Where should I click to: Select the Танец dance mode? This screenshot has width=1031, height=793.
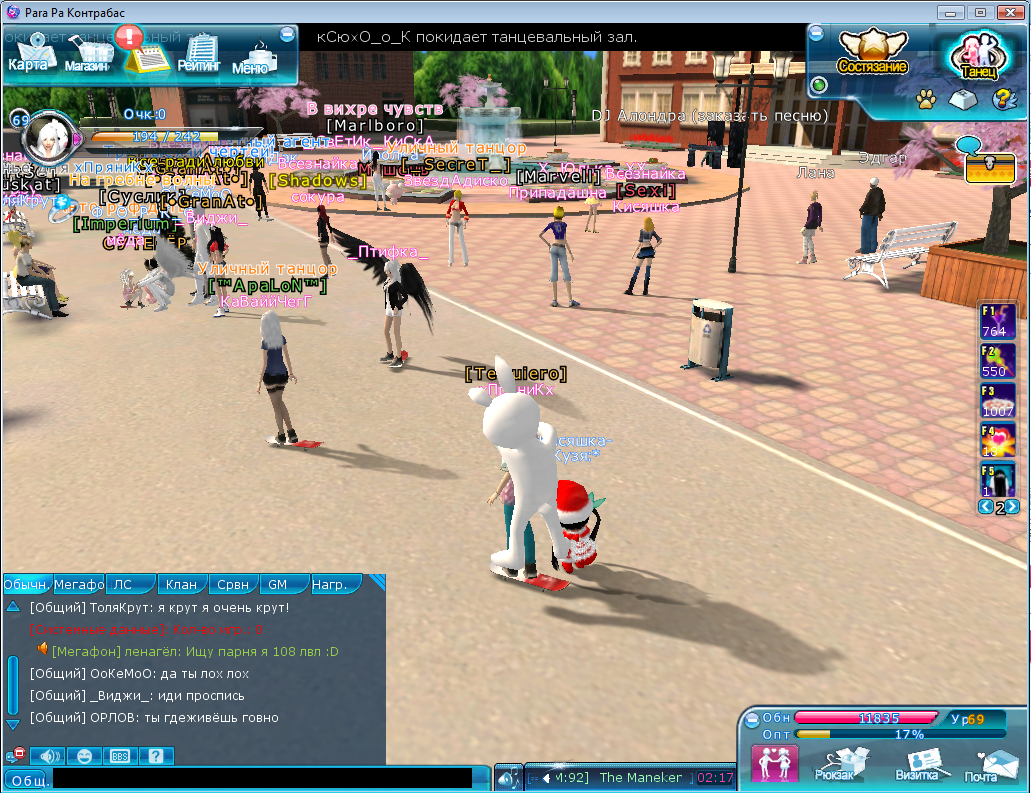click(x=978, y=57)
